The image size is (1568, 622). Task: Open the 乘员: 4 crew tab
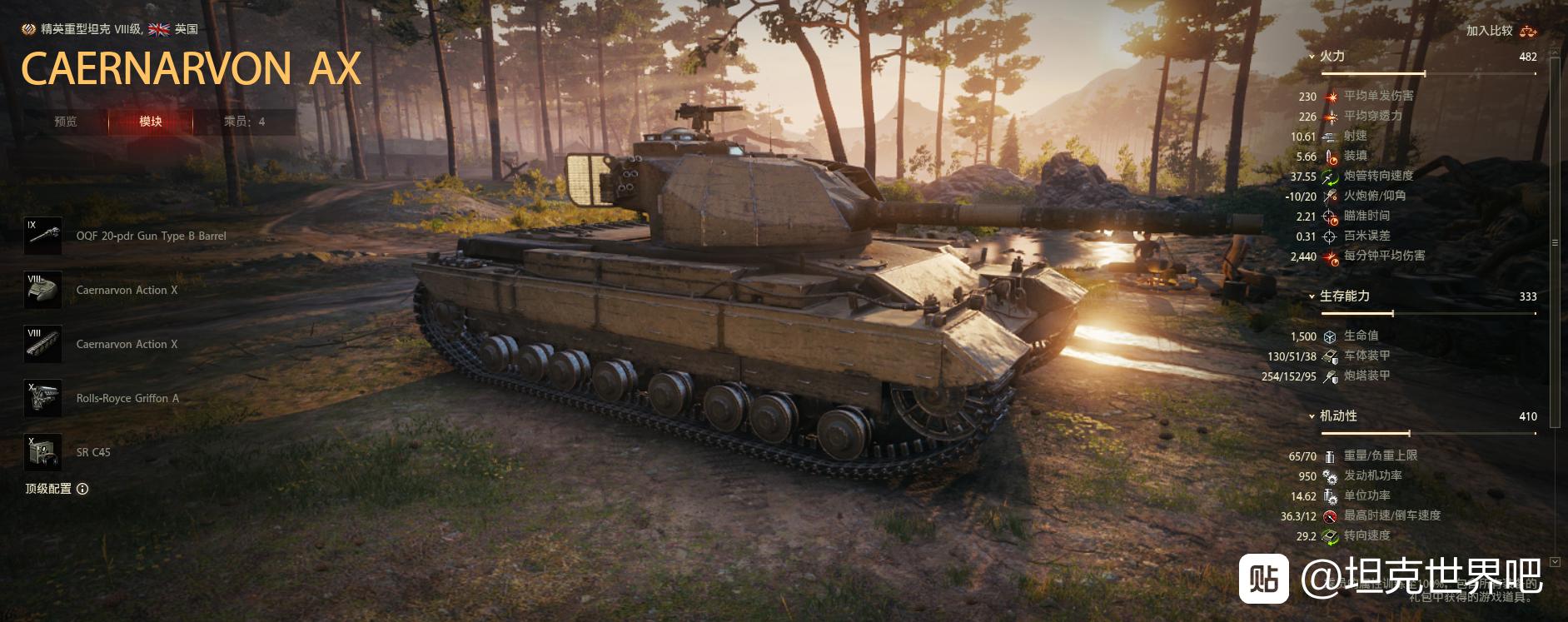click(244, 122)
